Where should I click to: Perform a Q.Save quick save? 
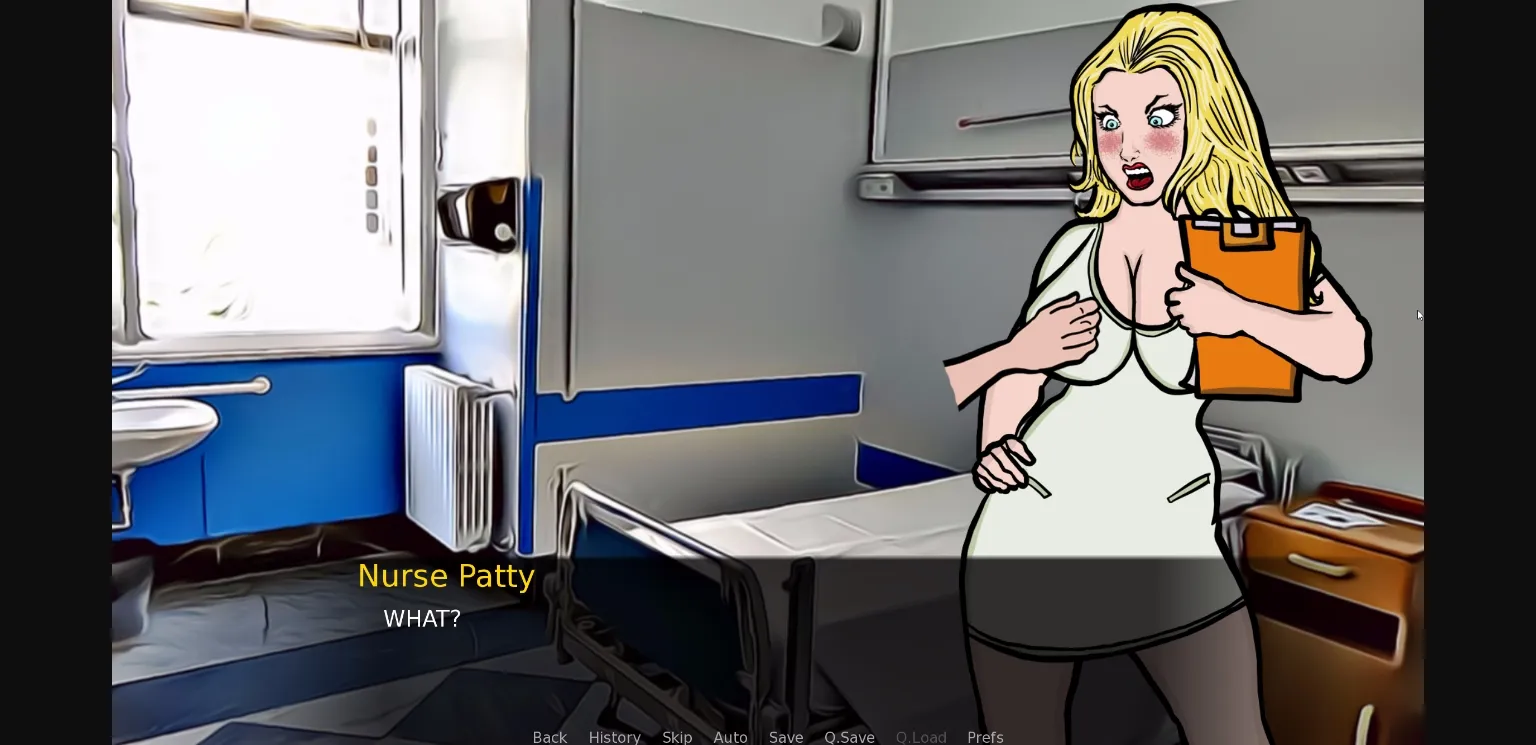849,738
